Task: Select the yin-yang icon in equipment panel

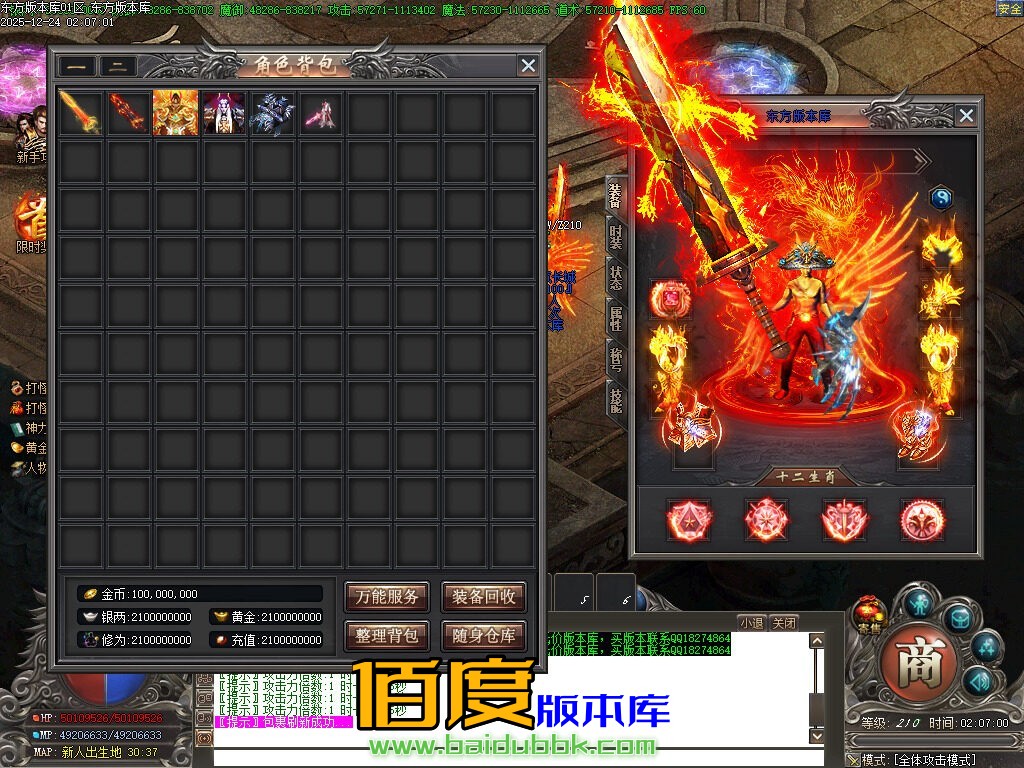Action: [x=941, y=198]
